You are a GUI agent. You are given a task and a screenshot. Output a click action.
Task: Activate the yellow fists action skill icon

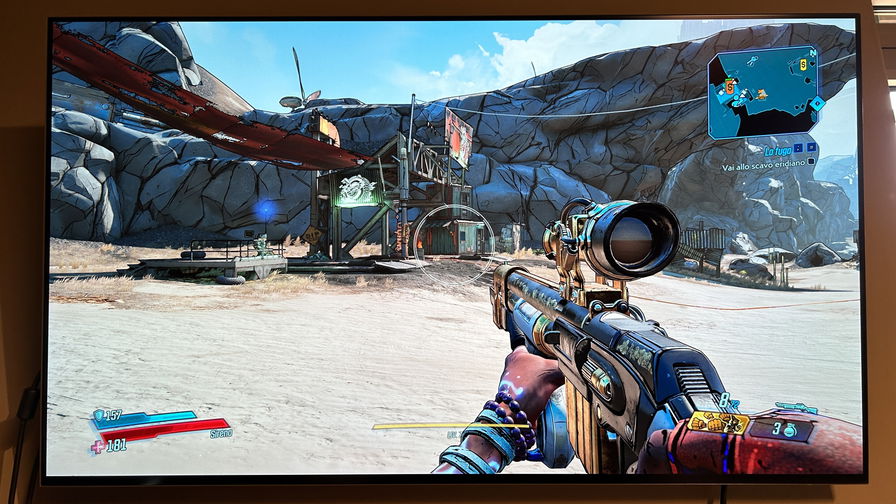point(717,423)
